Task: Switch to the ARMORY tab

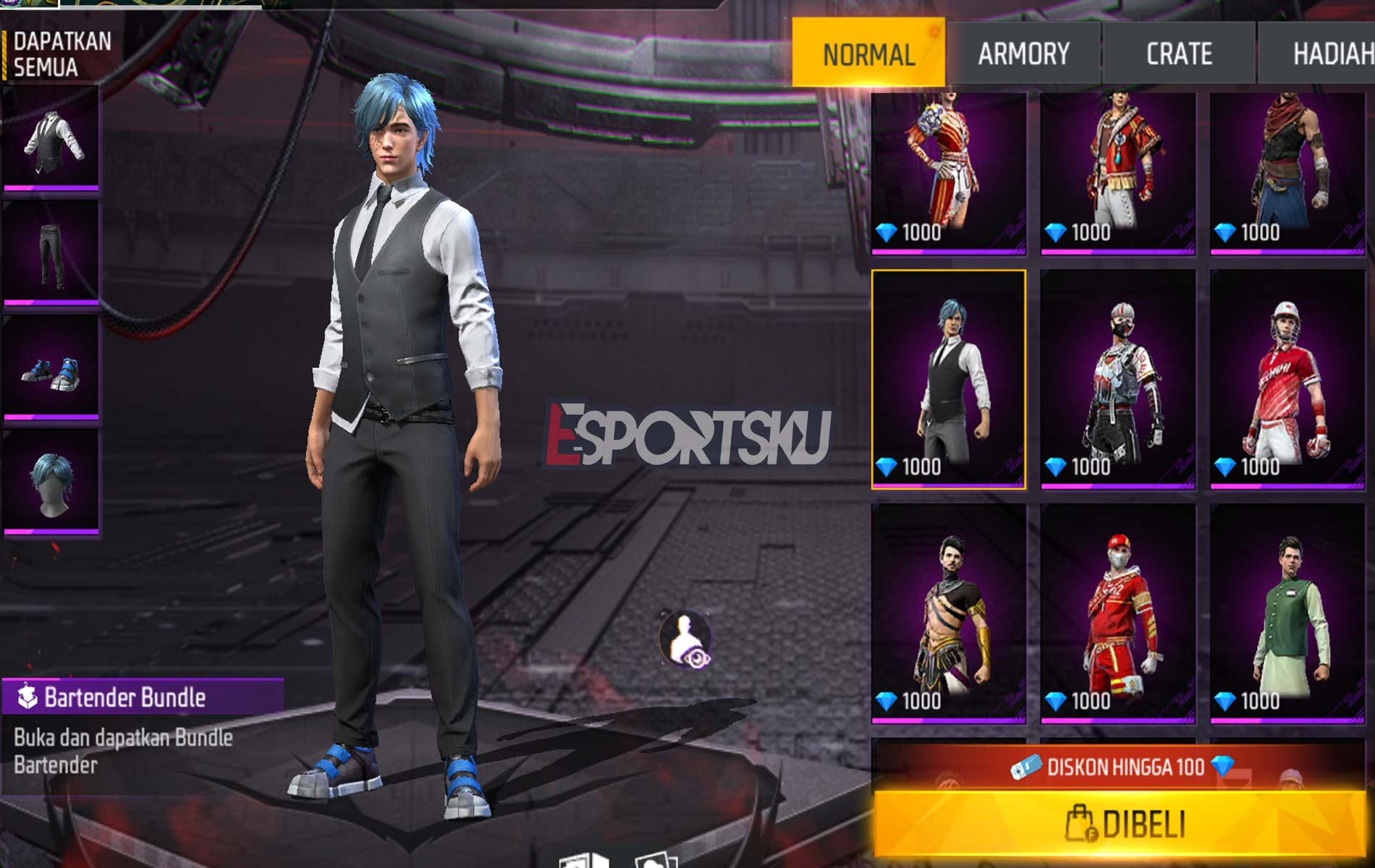Action: (x=1023, y=52)
